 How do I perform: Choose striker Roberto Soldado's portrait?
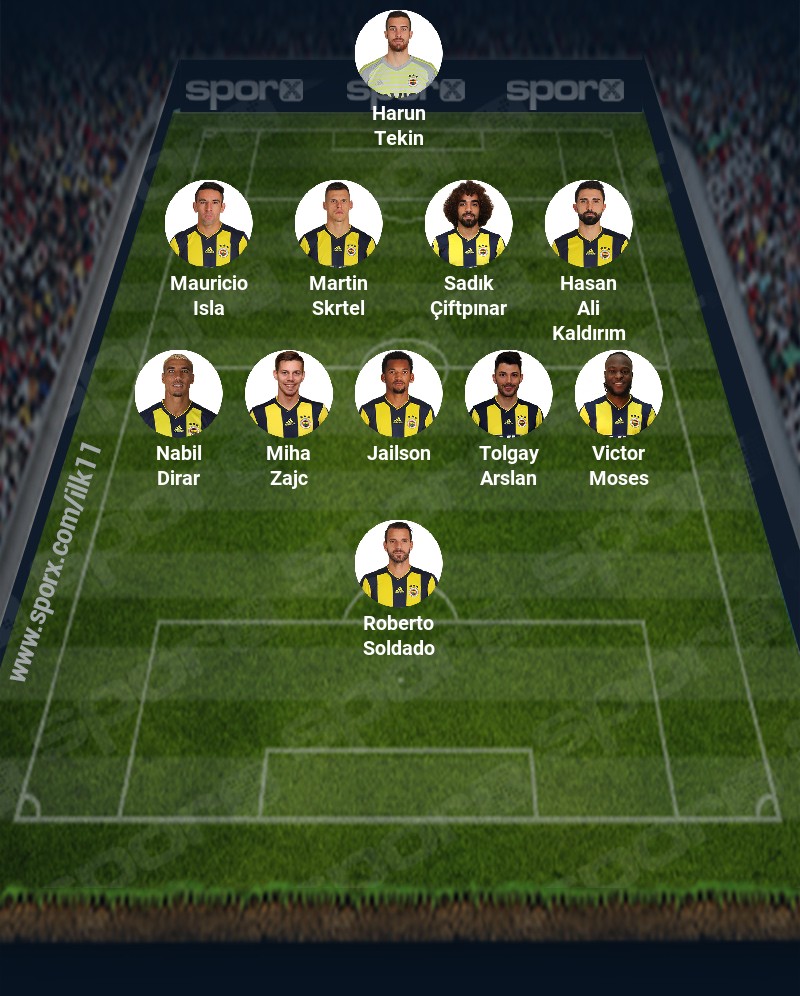pyautogui.click(x=398, y=564)
